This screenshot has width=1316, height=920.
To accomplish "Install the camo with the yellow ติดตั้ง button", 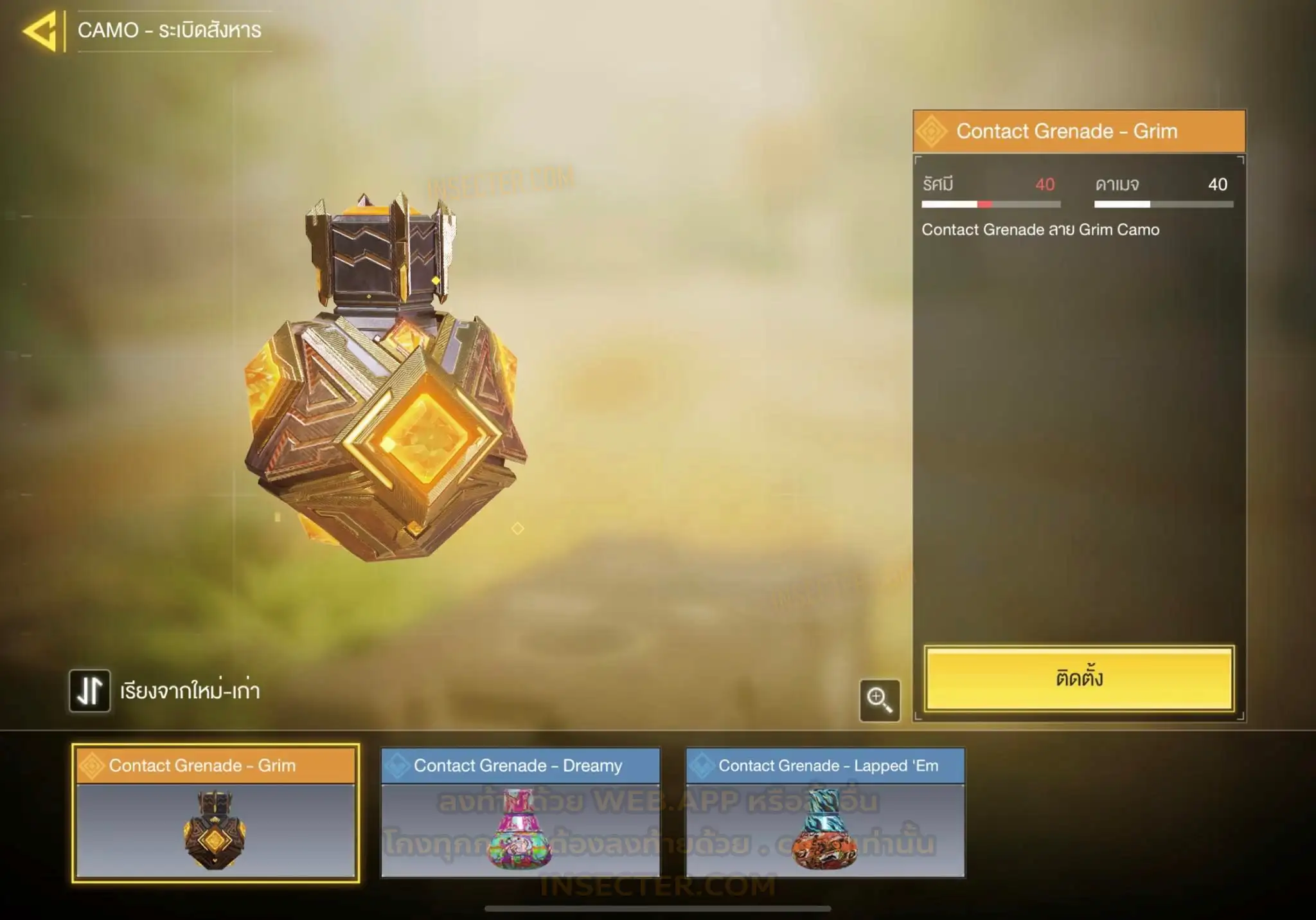I will (x=1079, y=678).
